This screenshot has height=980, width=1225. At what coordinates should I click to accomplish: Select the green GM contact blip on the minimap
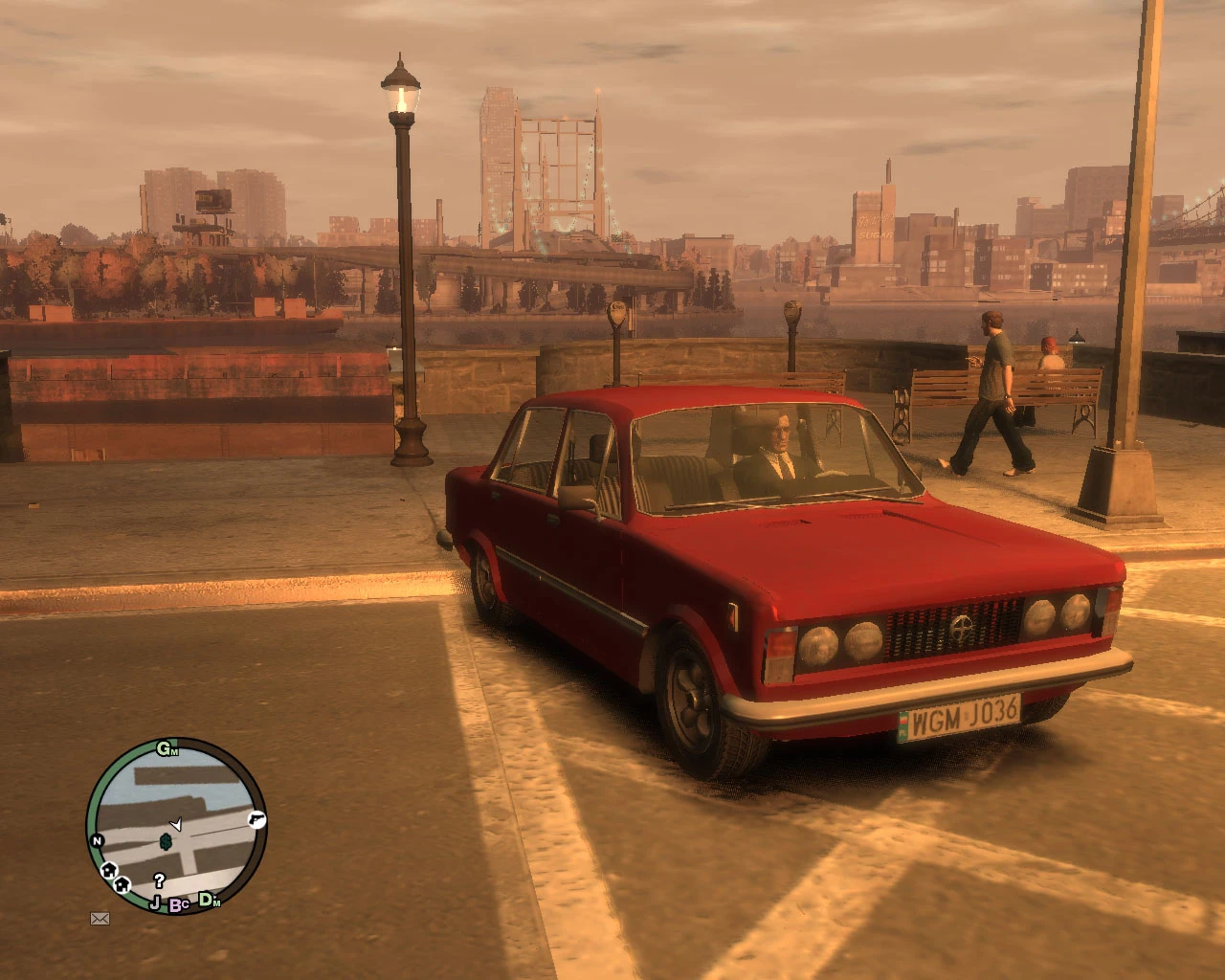point(167,749)
